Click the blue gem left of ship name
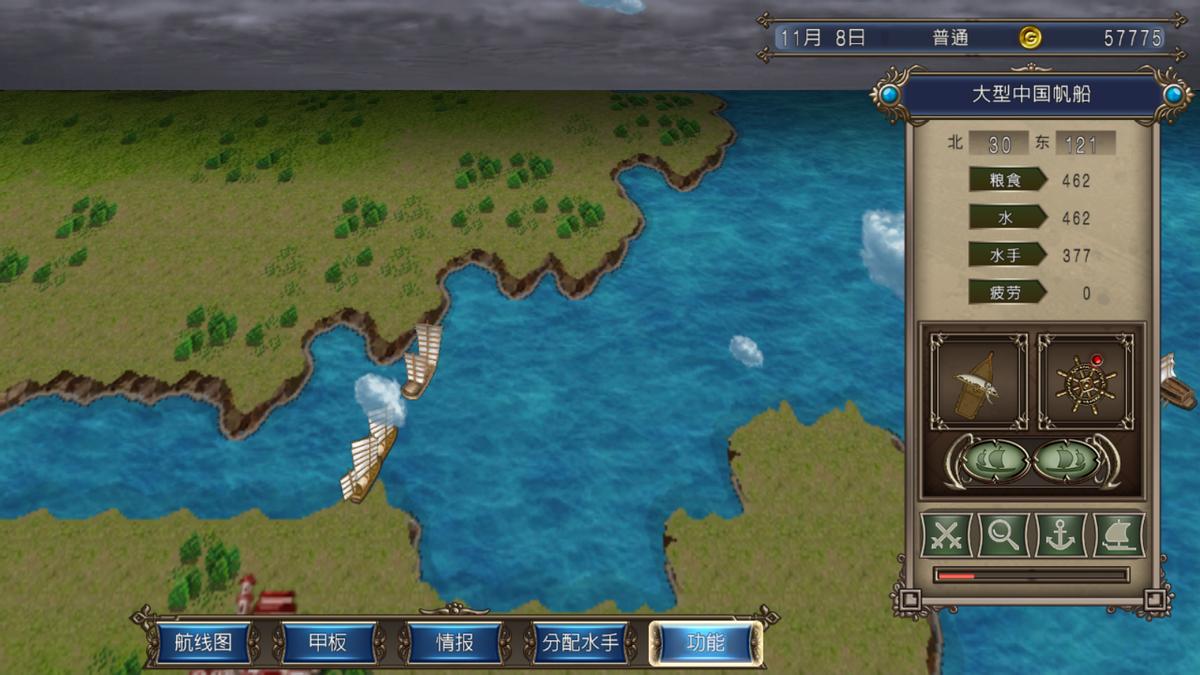This screenshot has width=1200, height=675. (887, 95)
